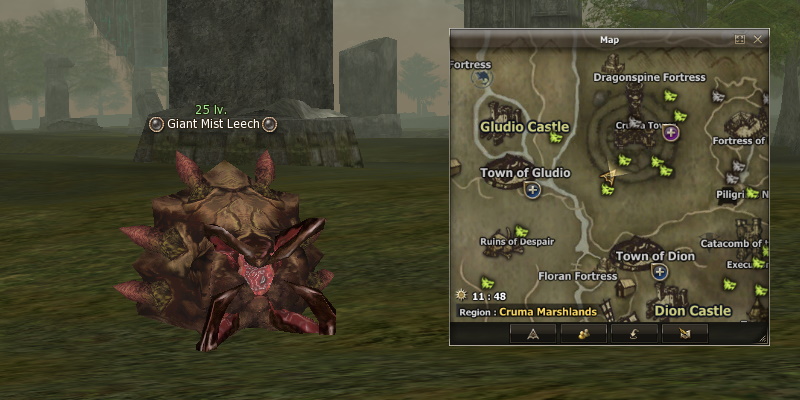The height and width of the screenshot is (400, 800).
Task: Click the map button with the curved arrow icon
Action: (x=634, y=334)
